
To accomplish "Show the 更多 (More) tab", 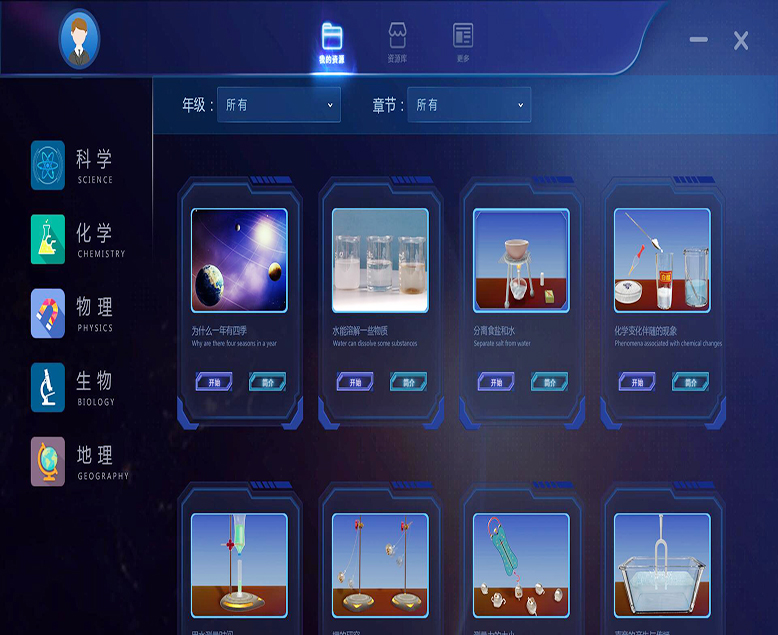I will (462, 42).
